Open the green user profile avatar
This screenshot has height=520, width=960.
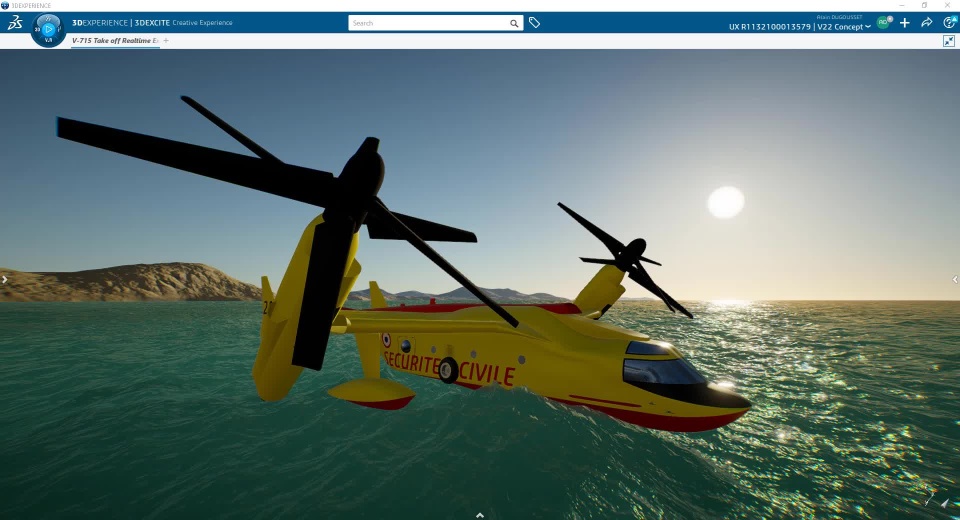(883, 22)
